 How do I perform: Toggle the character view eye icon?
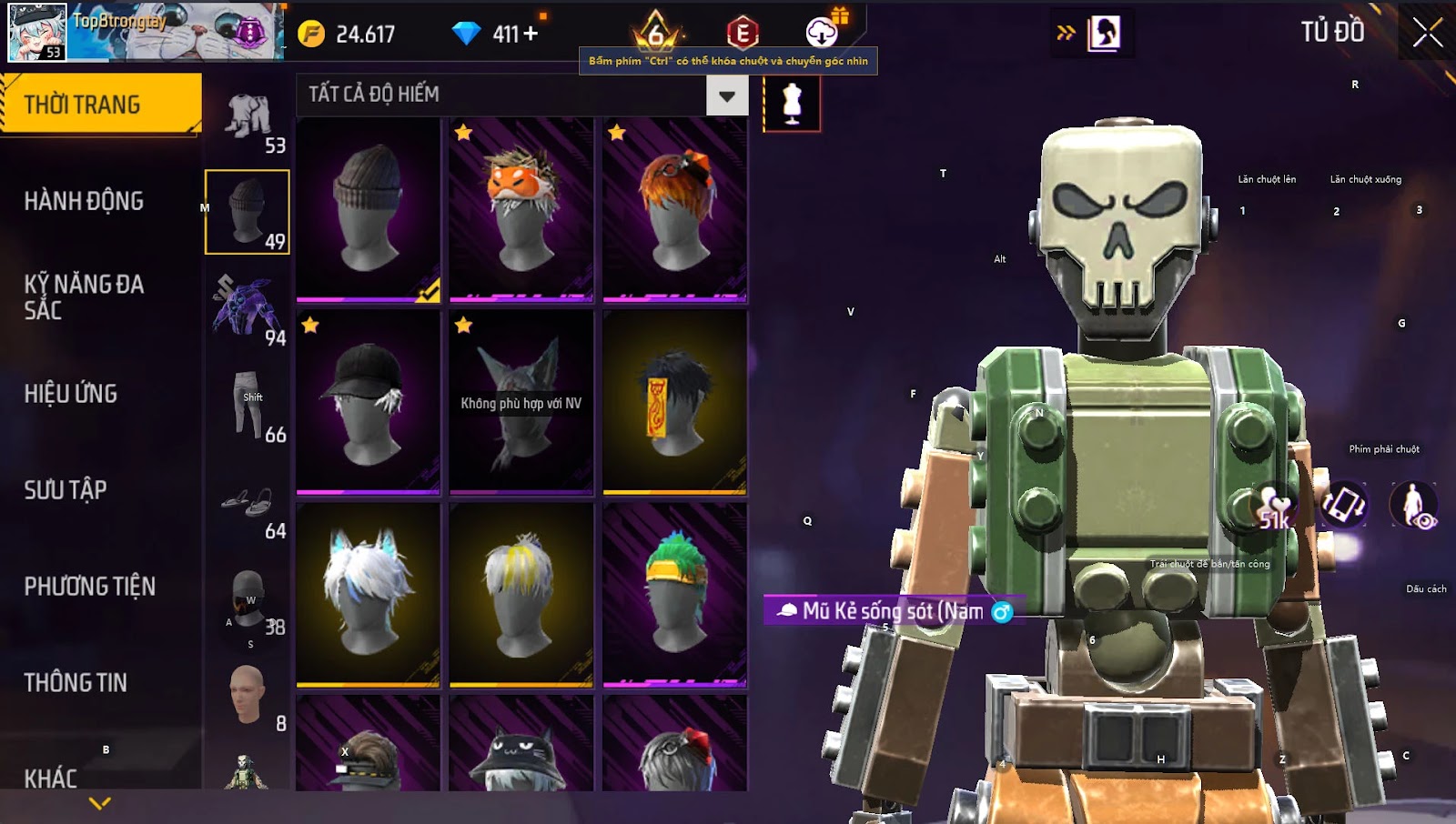tap(1413, 506)
